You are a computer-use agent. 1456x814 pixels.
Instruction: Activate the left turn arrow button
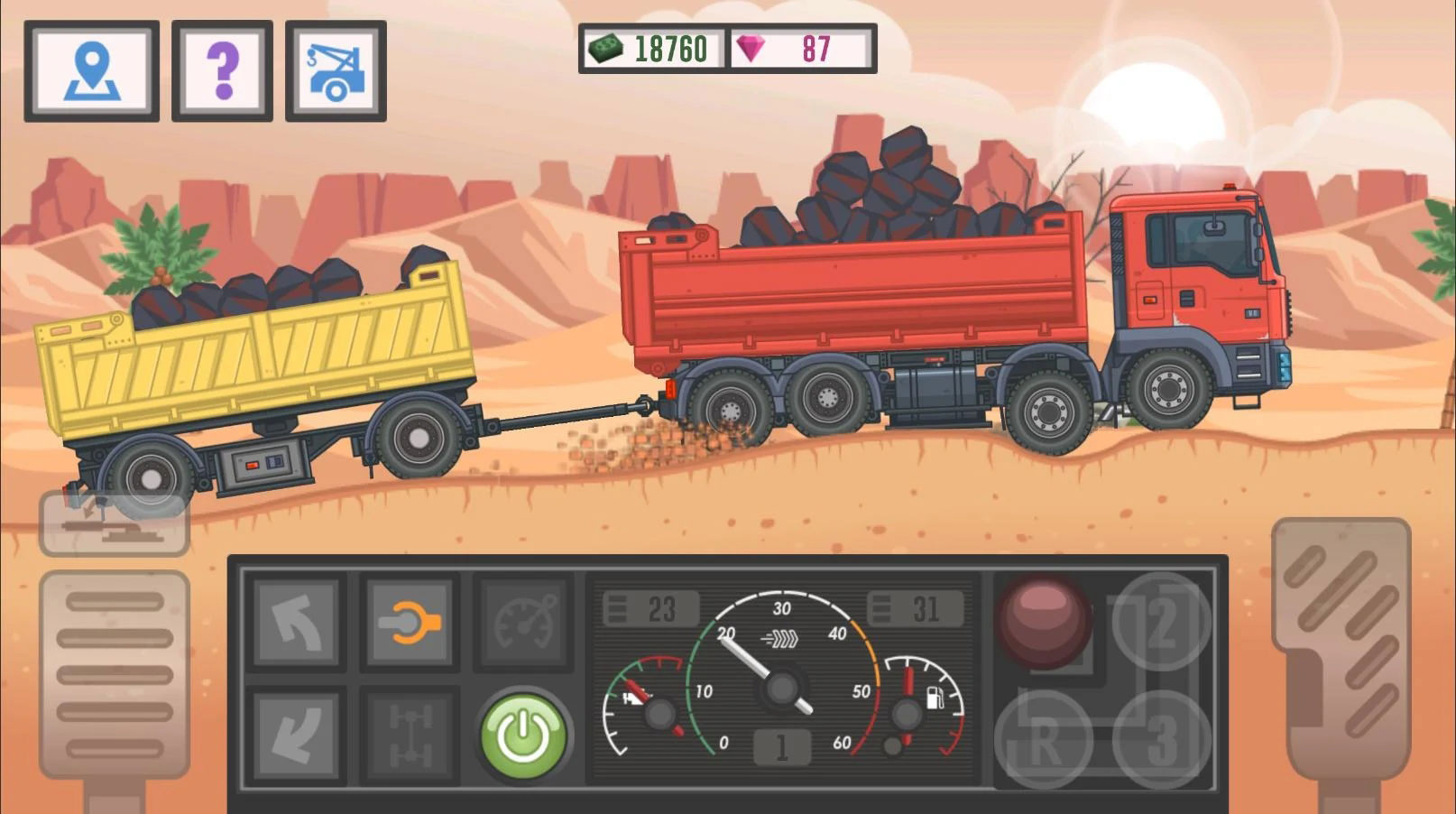click(x=297, y=623)
